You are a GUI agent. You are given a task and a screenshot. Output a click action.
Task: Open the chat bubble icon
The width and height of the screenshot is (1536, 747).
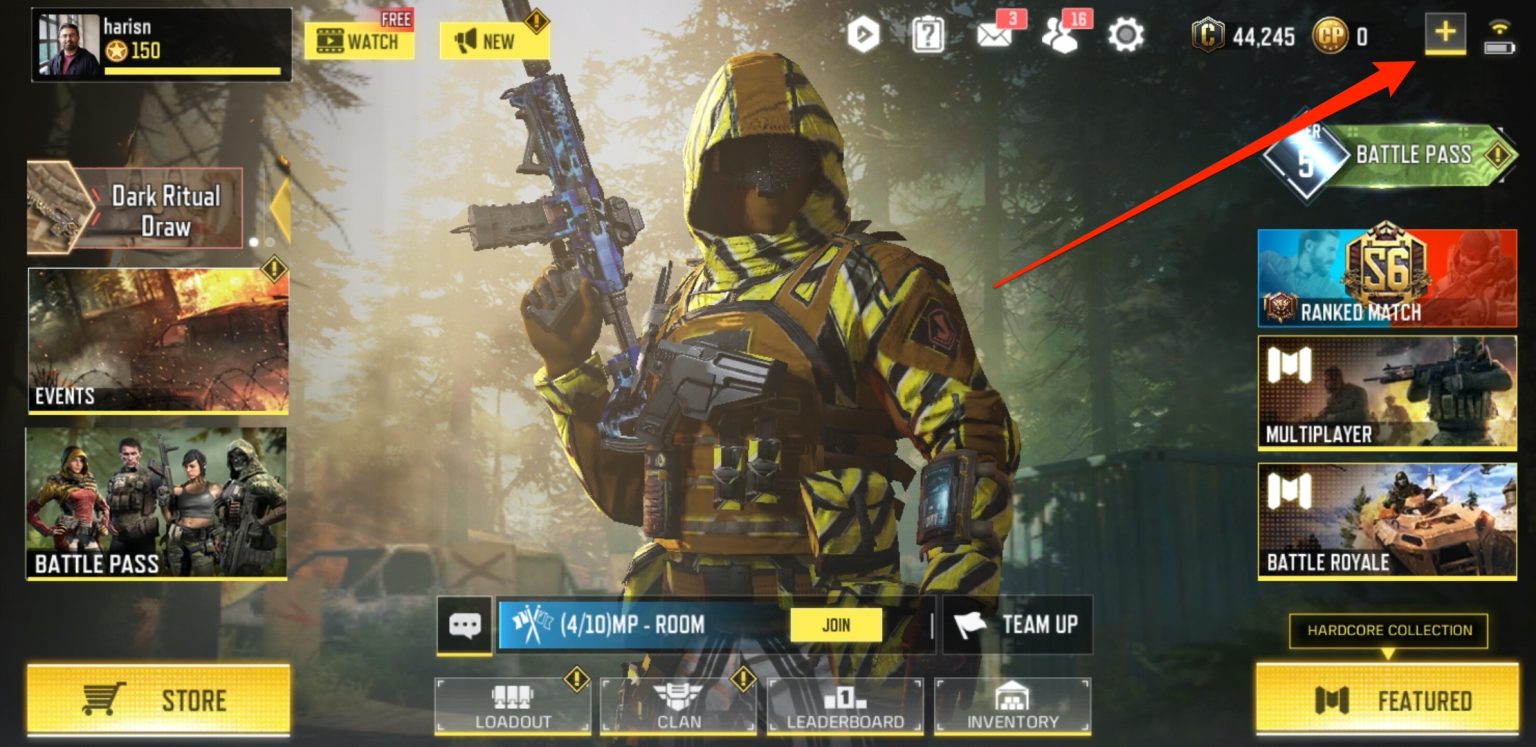click(461, 625)
